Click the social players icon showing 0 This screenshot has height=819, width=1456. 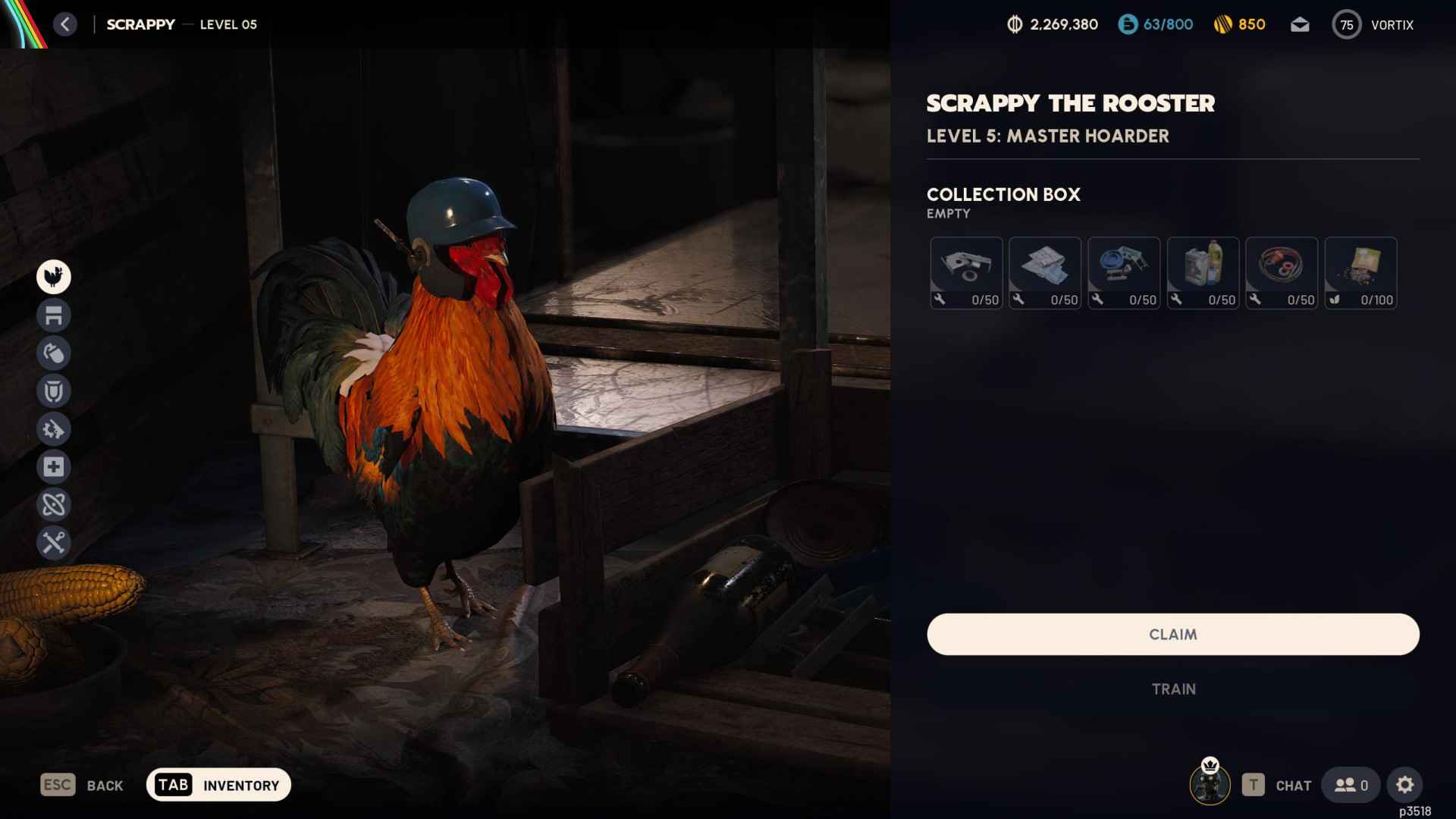[x=1351, y=786]
